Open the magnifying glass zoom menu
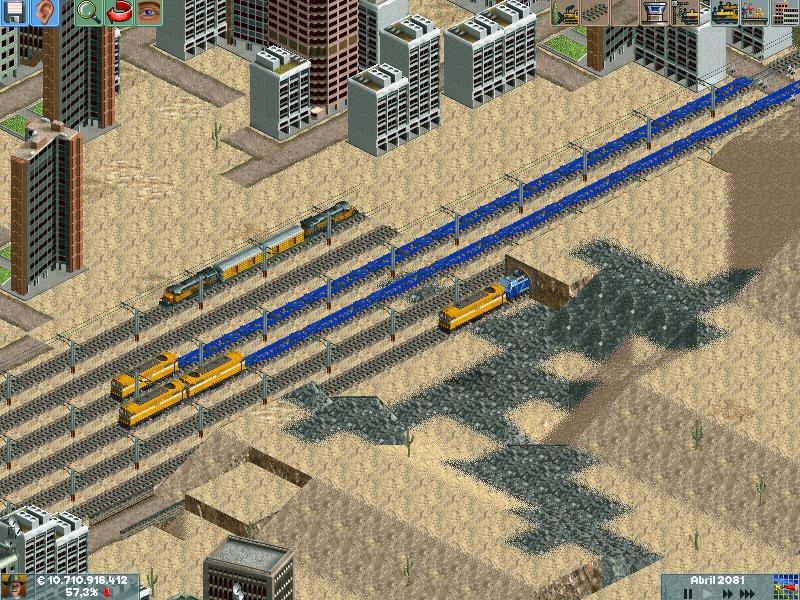Viewport: 800px width, 600px height. (89, 13)
